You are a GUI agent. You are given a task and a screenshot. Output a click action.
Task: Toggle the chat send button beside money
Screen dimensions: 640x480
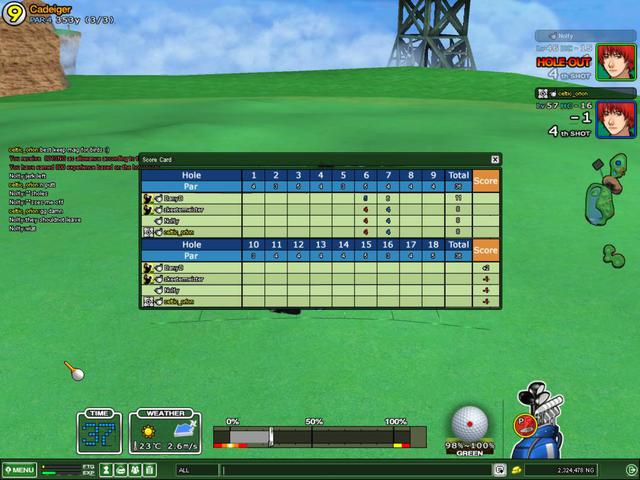coord(500,469)
